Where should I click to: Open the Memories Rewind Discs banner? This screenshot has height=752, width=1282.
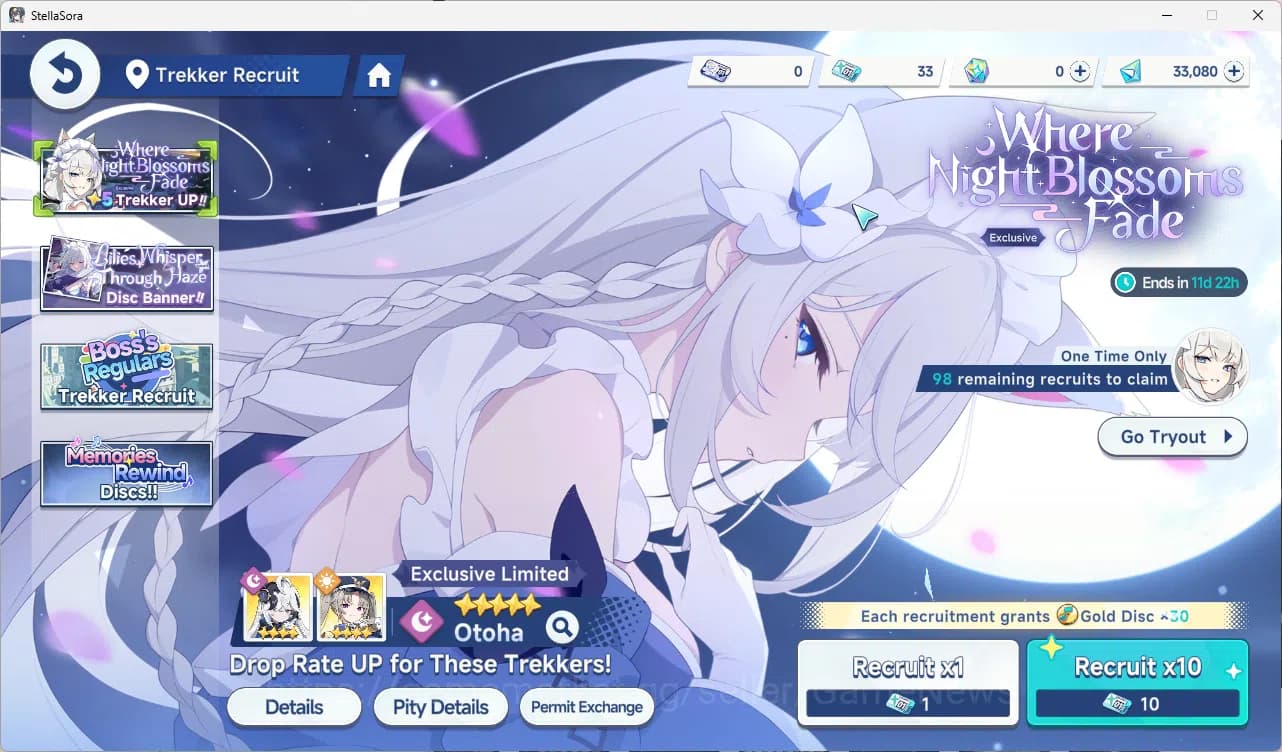[x=126, y=472]
